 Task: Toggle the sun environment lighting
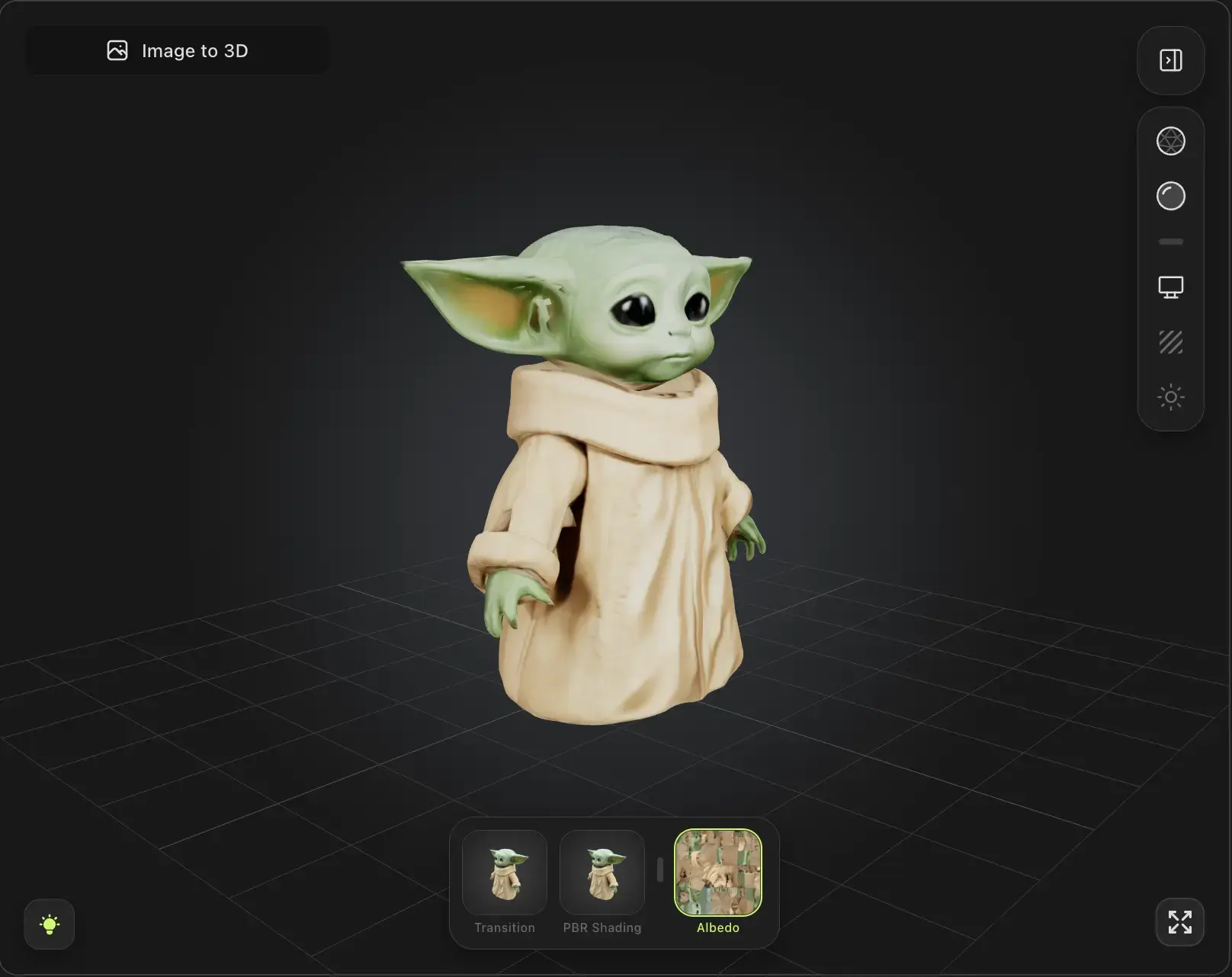click(x=1170, y=396)
